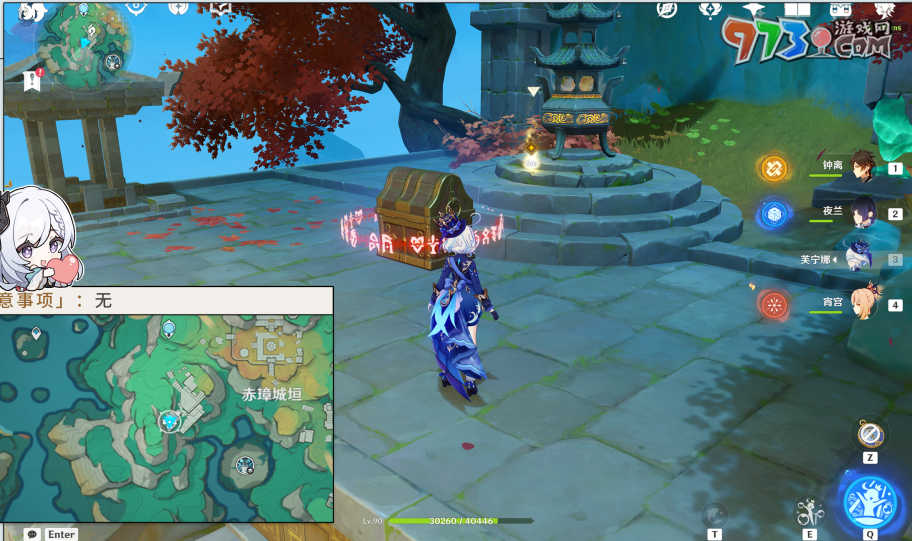Switch to party member 宵宫
This screenshot has height=541, width=912.
862,303
